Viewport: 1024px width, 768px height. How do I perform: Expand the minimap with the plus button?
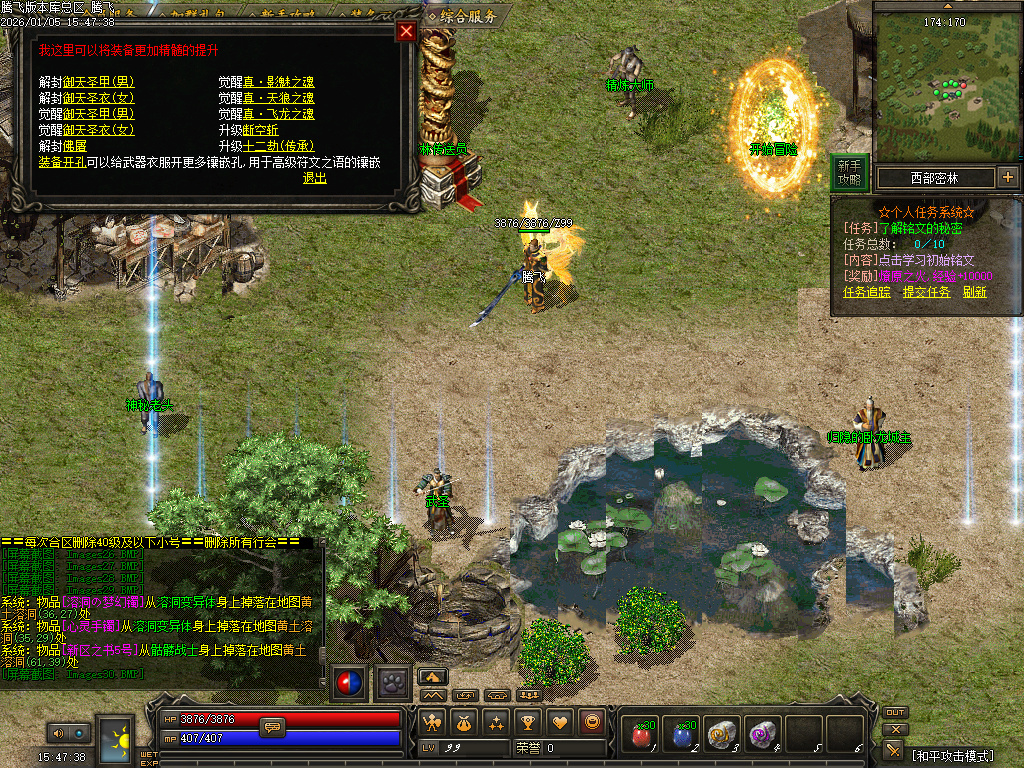pos(1007,178)
